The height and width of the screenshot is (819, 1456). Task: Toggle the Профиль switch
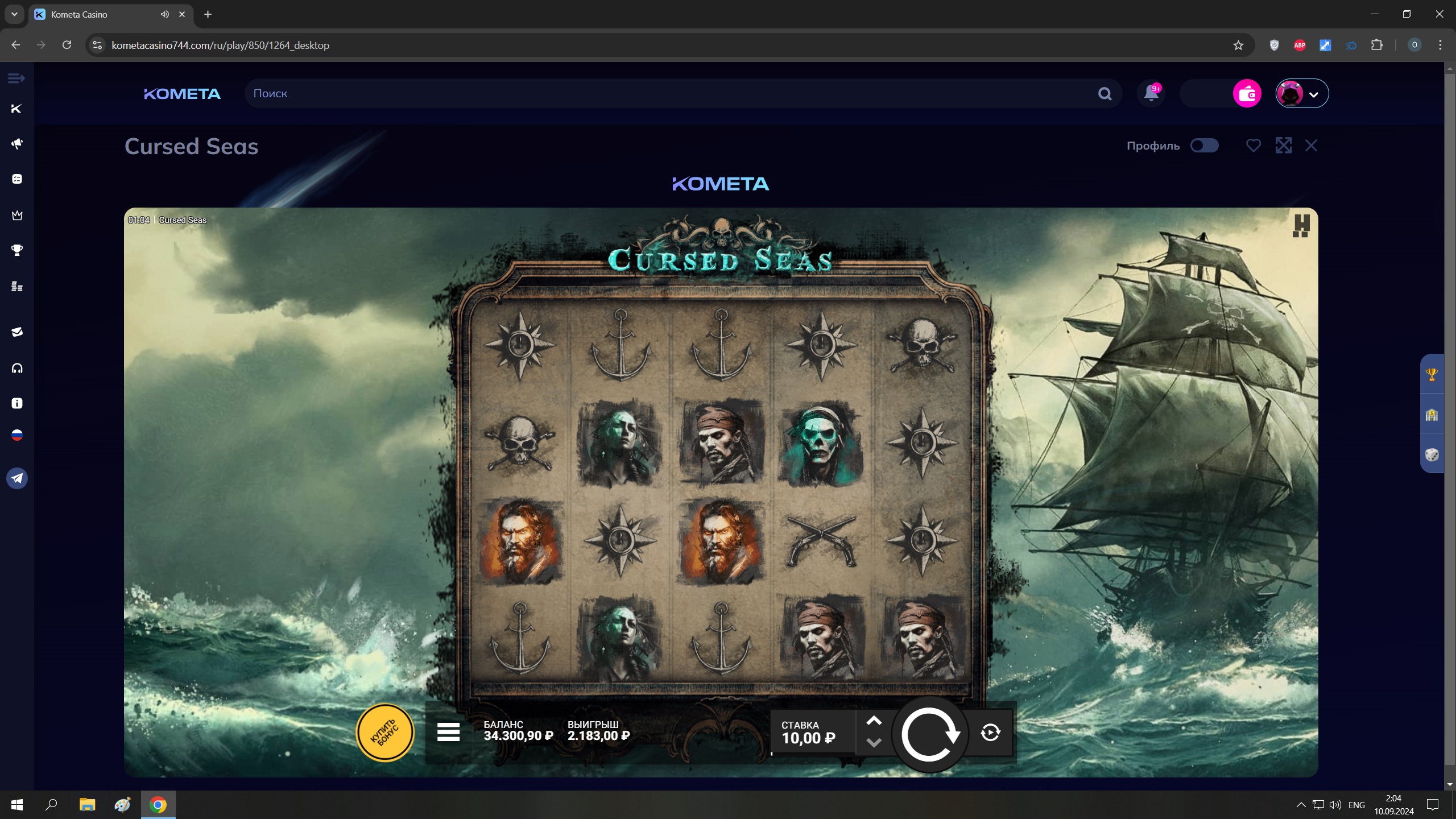[x=1204, y=146]
